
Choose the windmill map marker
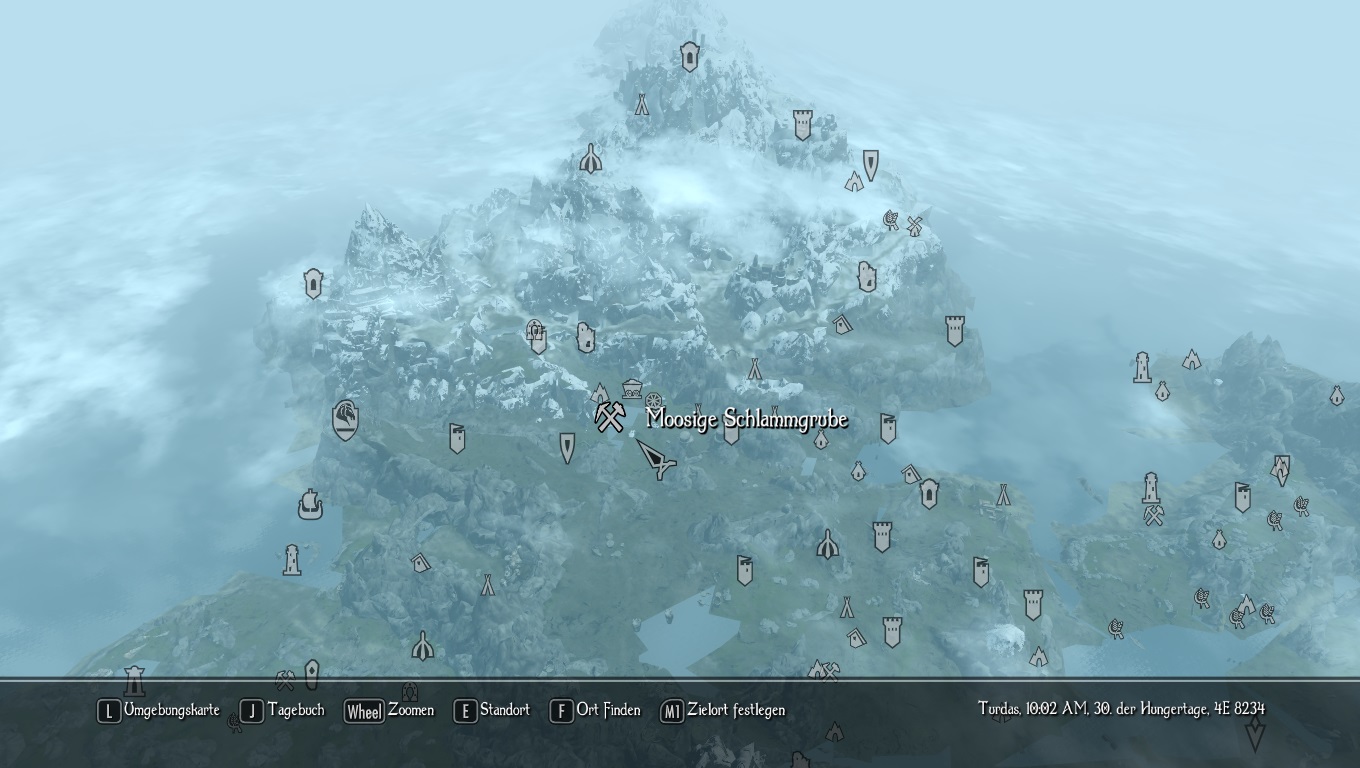pos(913,226)
